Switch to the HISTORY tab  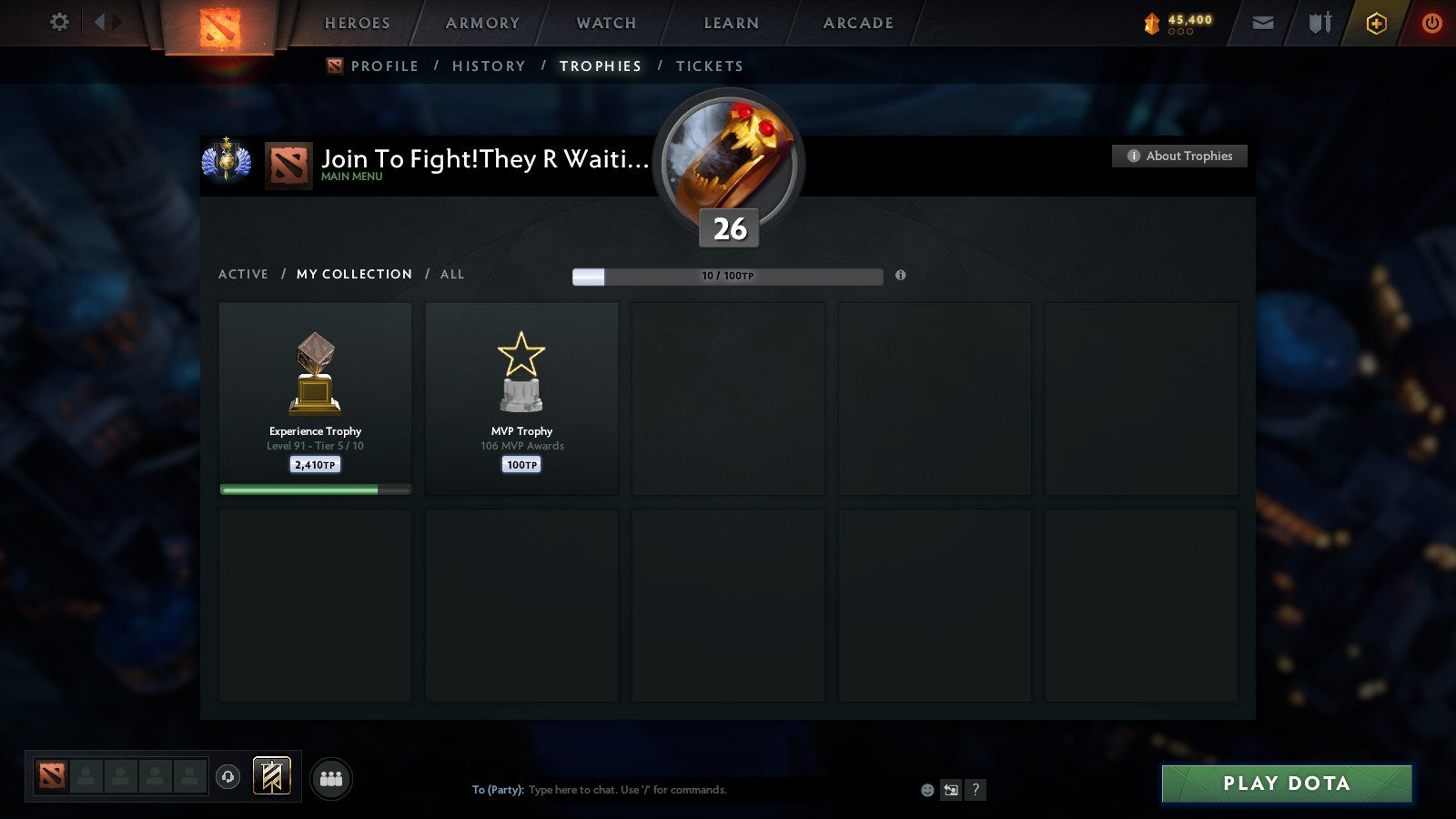click(490, 66)
